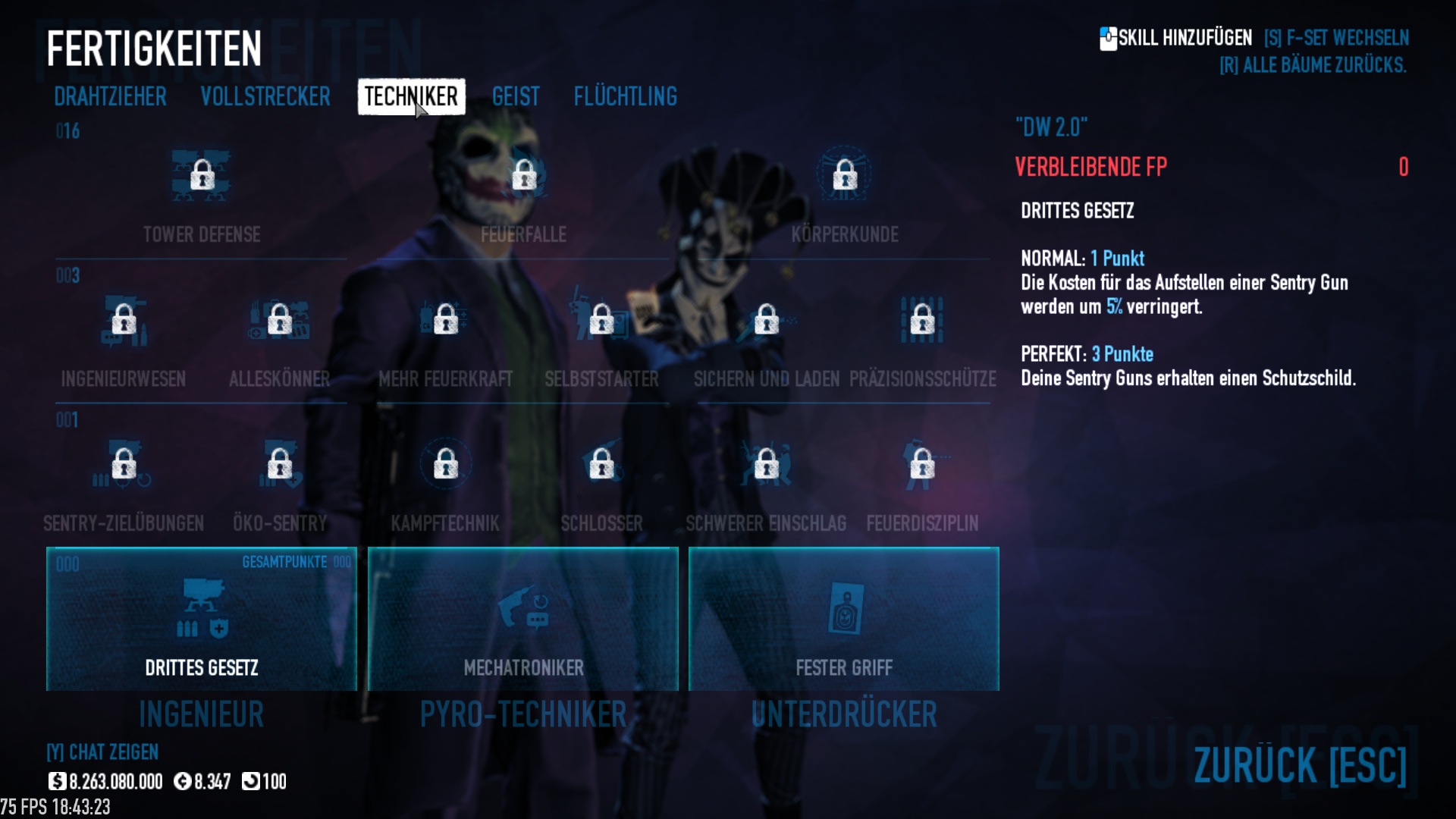The height and width of the screenshot is (819, 1456).
Task: Select the locked Präzisionsschütze skill
Action: (922, 321)
